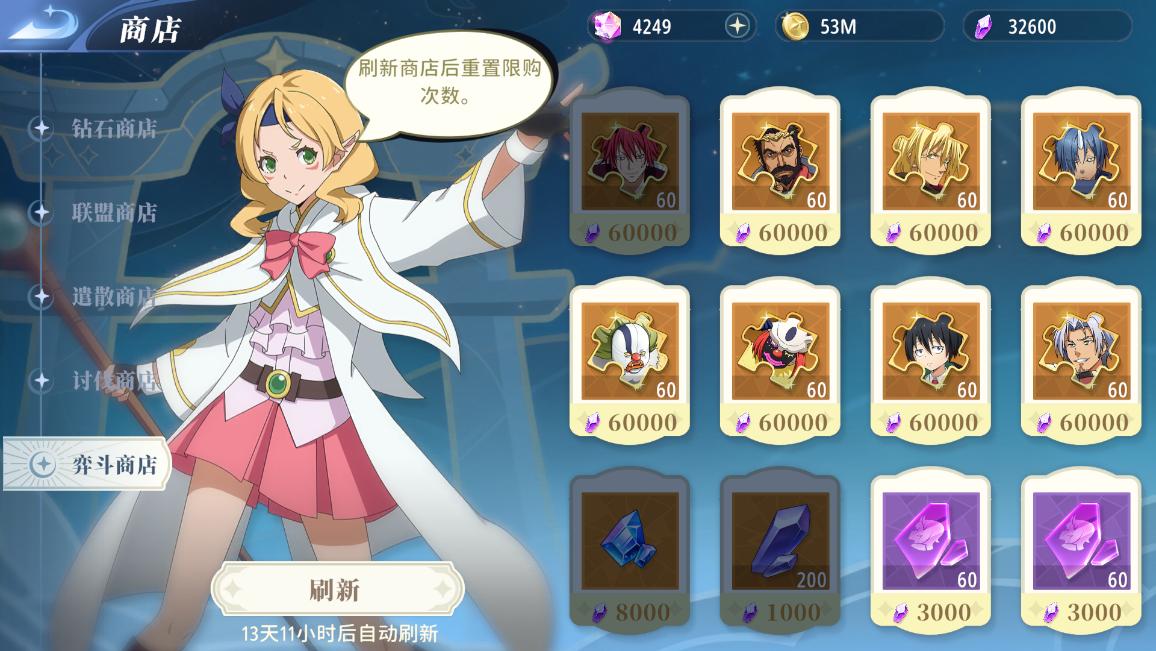
Task: Switch to the 联盟商店 tab
Action: 113,213
